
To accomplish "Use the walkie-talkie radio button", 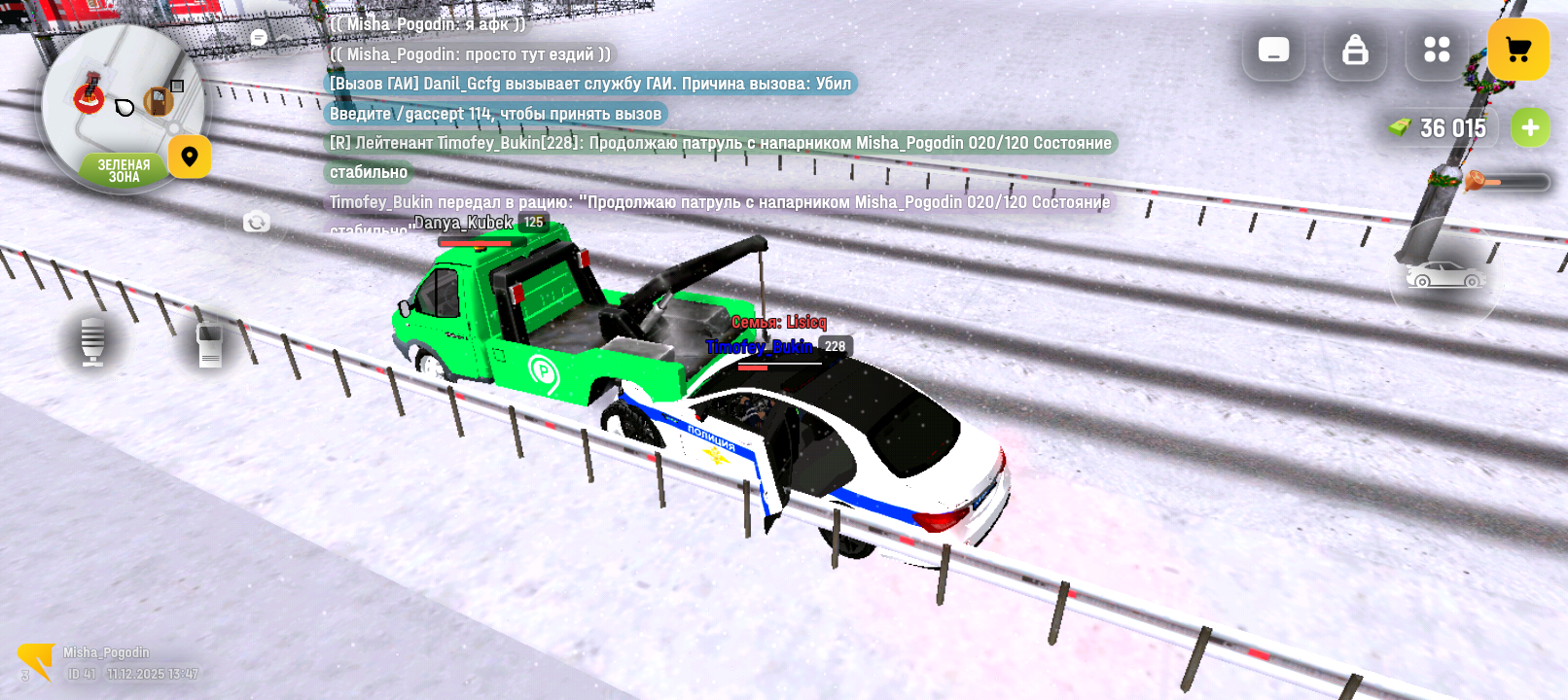I will coord(209,344).
